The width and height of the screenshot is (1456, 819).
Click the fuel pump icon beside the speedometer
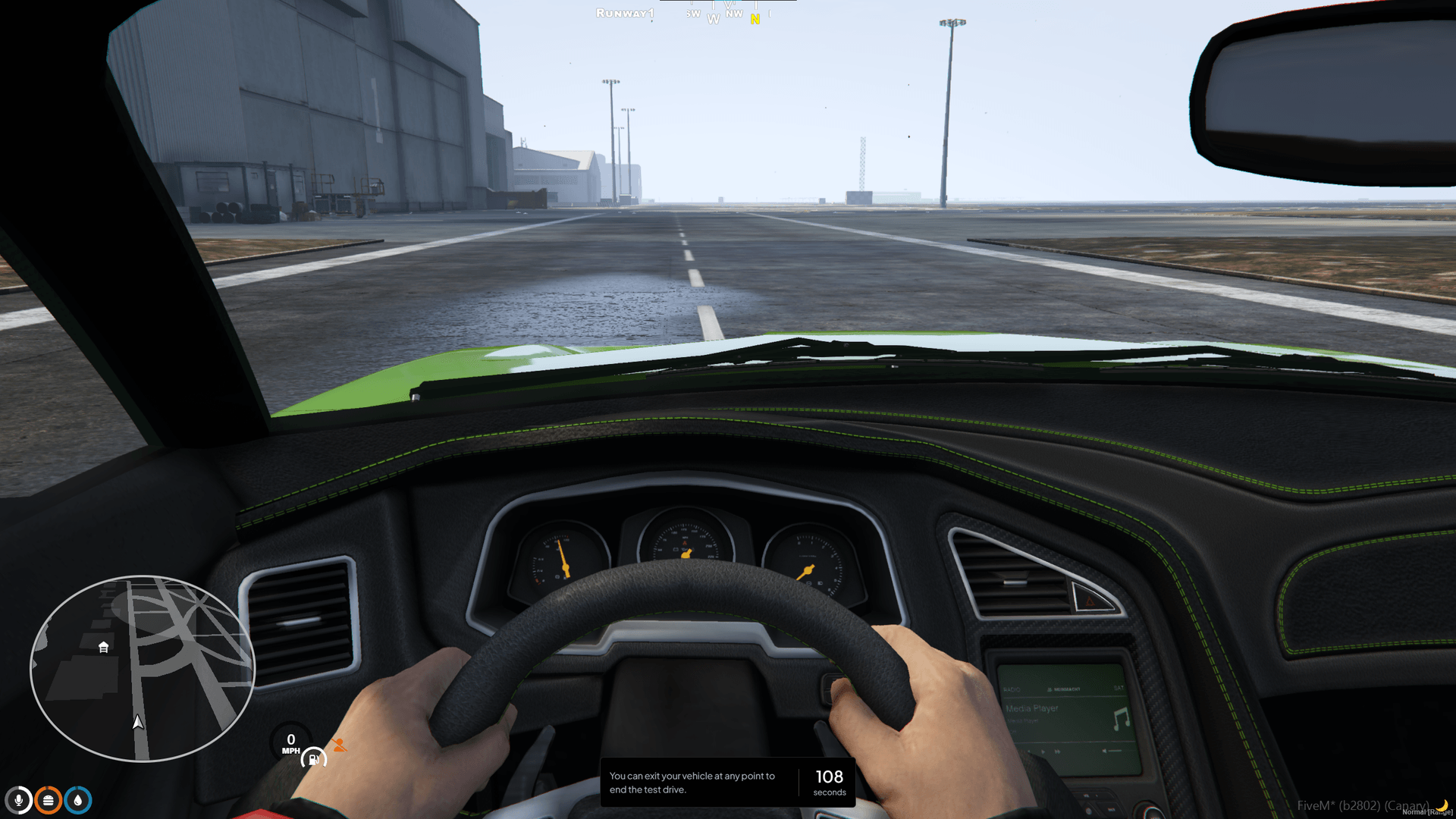[x=313, y=758]
